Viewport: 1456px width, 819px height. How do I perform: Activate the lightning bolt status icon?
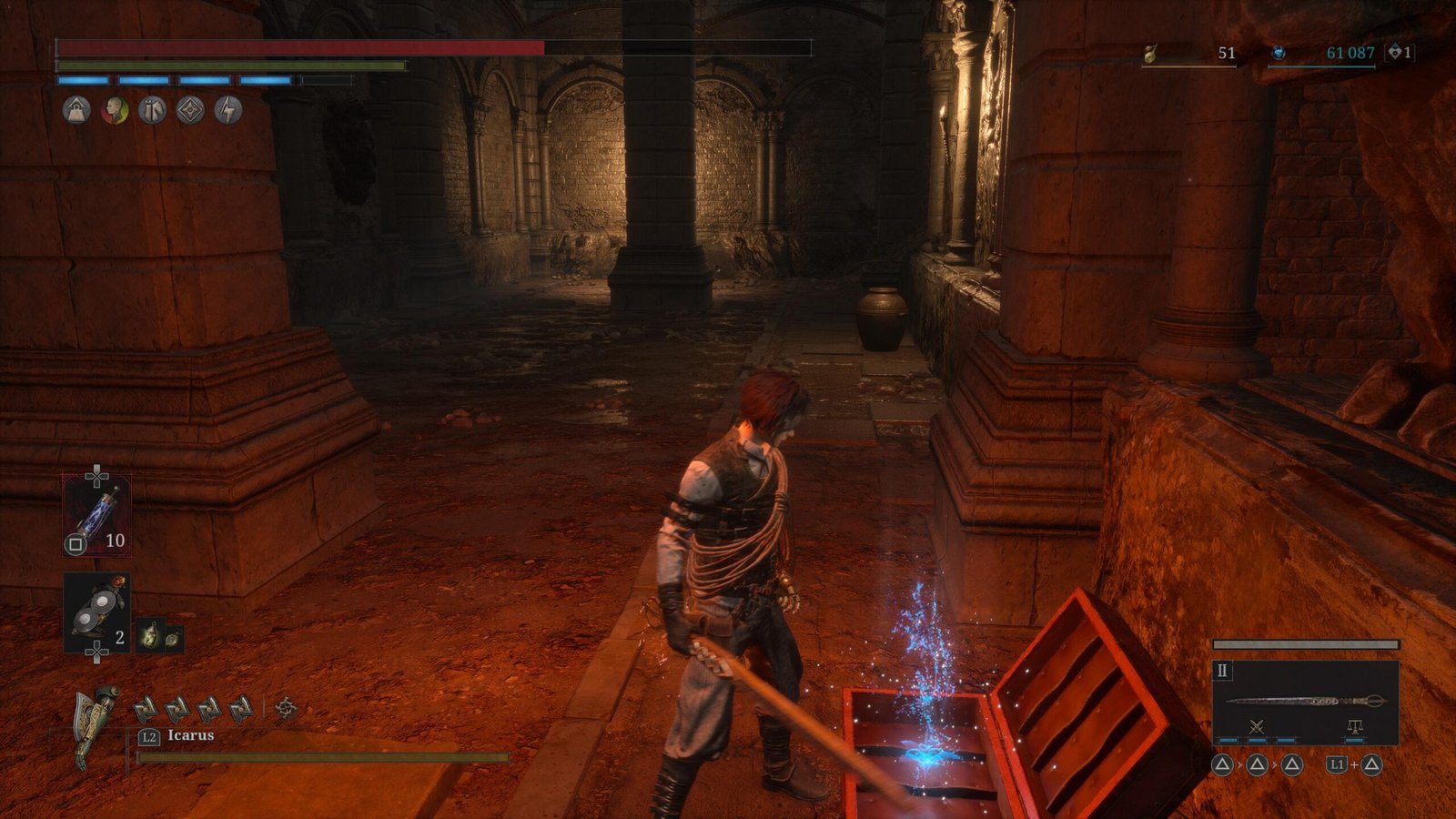228,111
